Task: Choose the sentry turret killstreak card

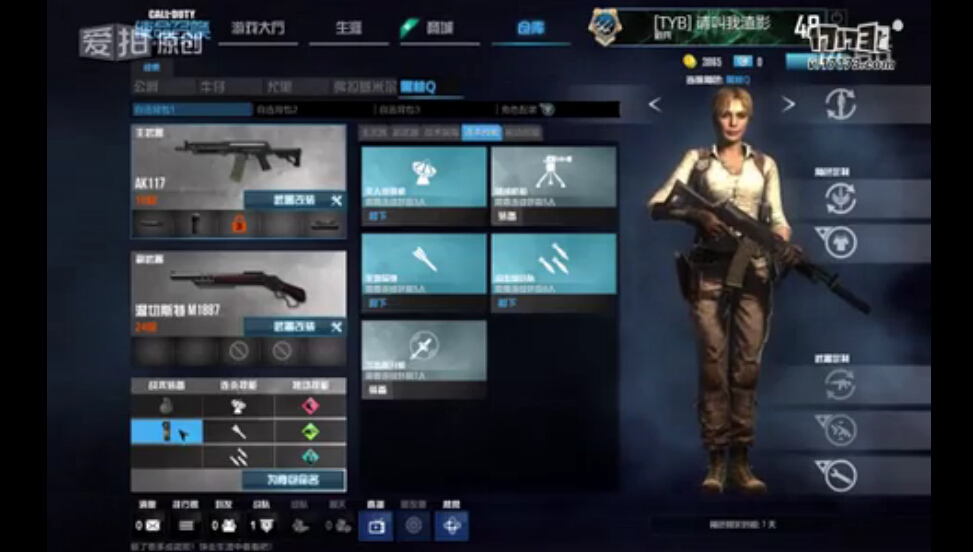Action: [553, 177]
